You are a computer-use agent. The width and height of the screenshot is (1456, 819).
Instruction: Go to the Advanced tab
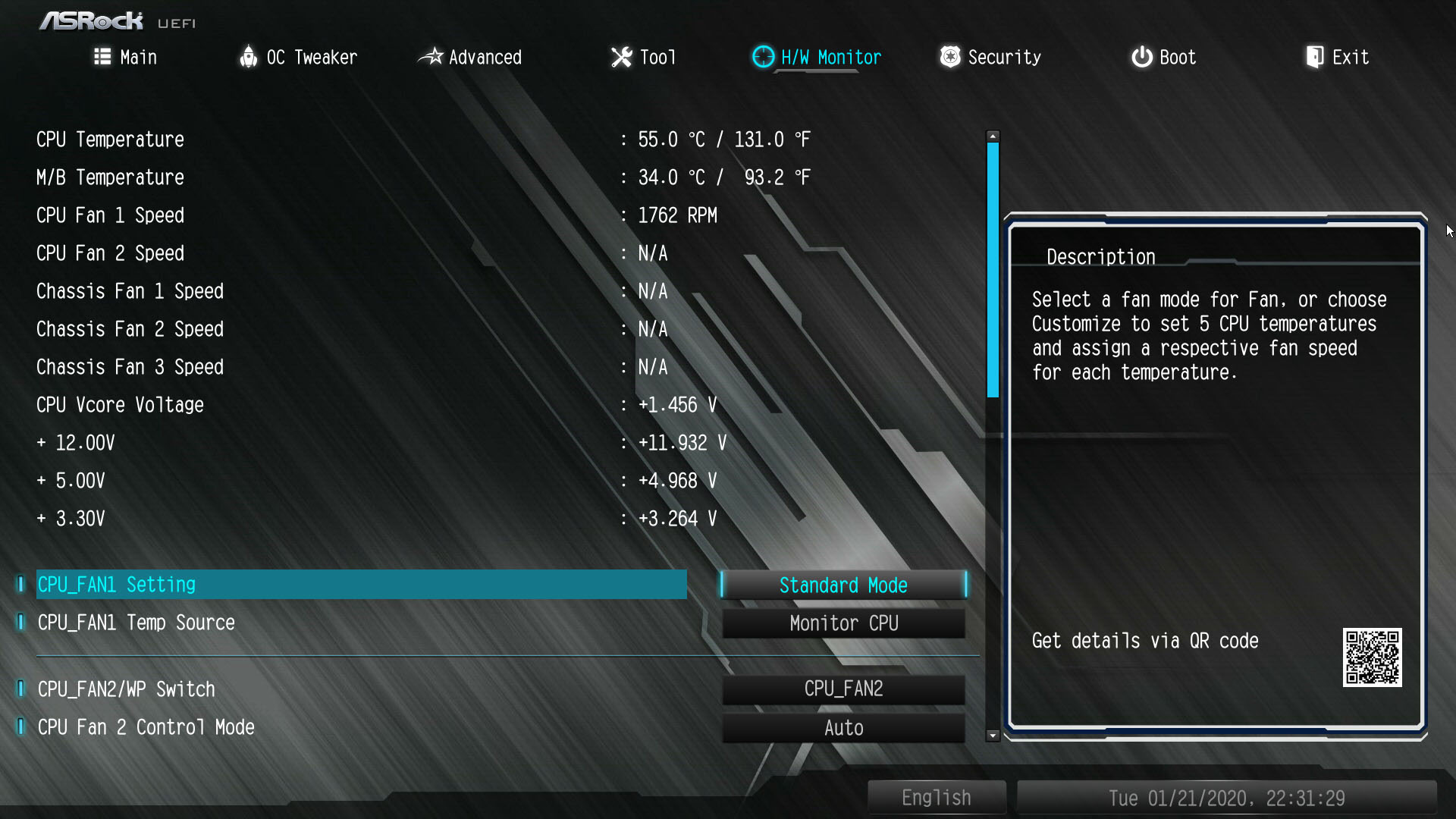point(470,58)
